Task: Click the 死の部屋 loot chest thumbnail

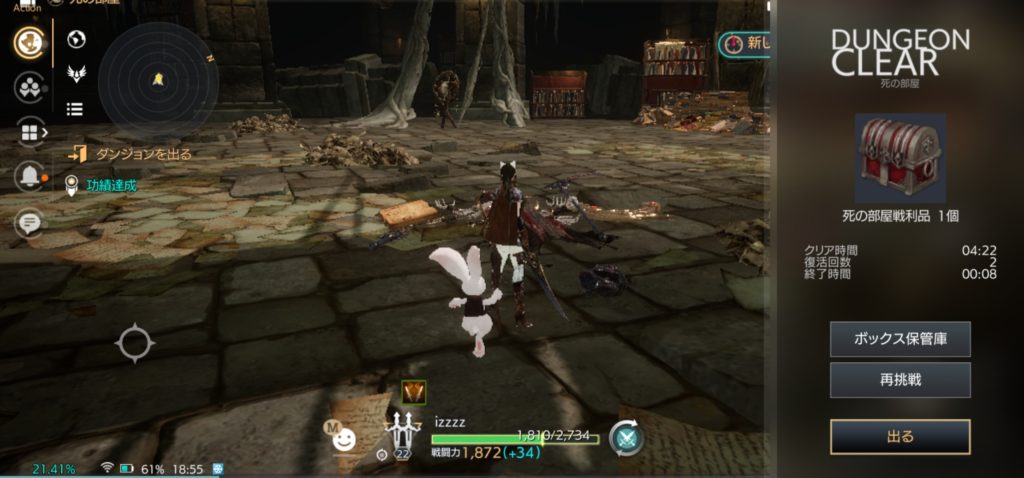Action: pyautogui.click(x=900, y=158)
